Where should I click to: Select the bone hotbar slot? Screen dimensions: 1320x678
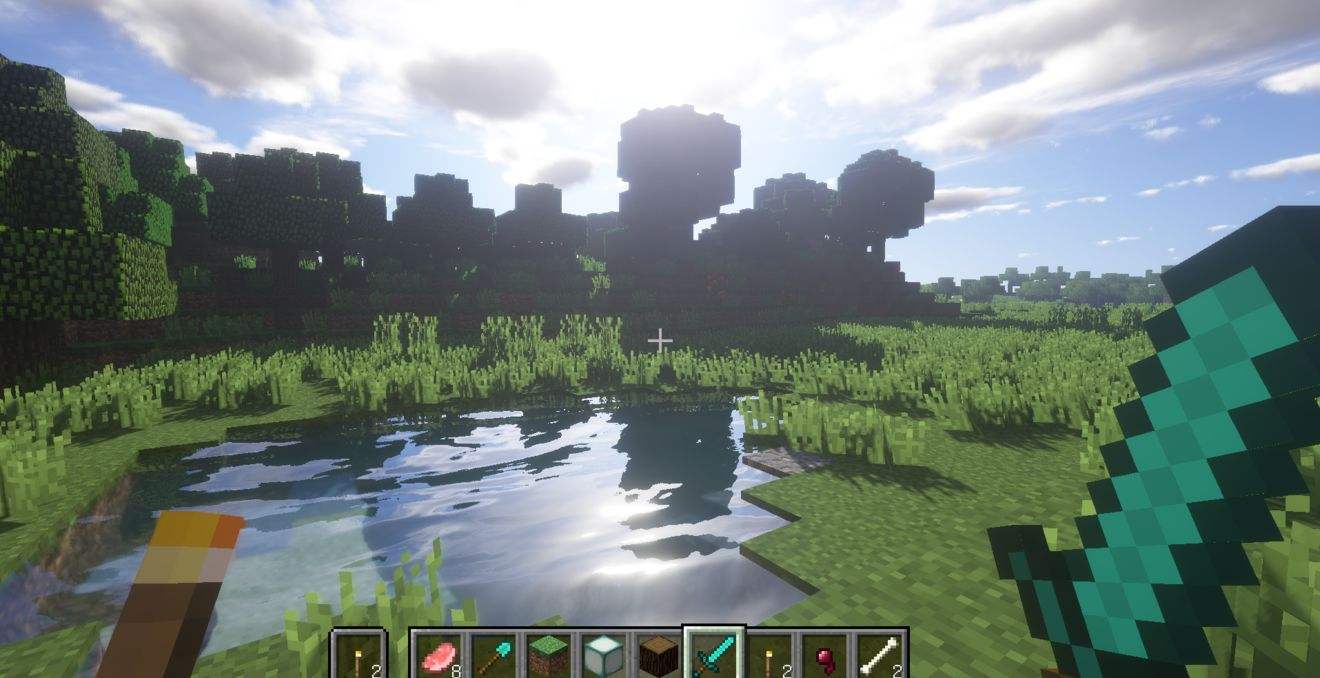click(880, 655)
